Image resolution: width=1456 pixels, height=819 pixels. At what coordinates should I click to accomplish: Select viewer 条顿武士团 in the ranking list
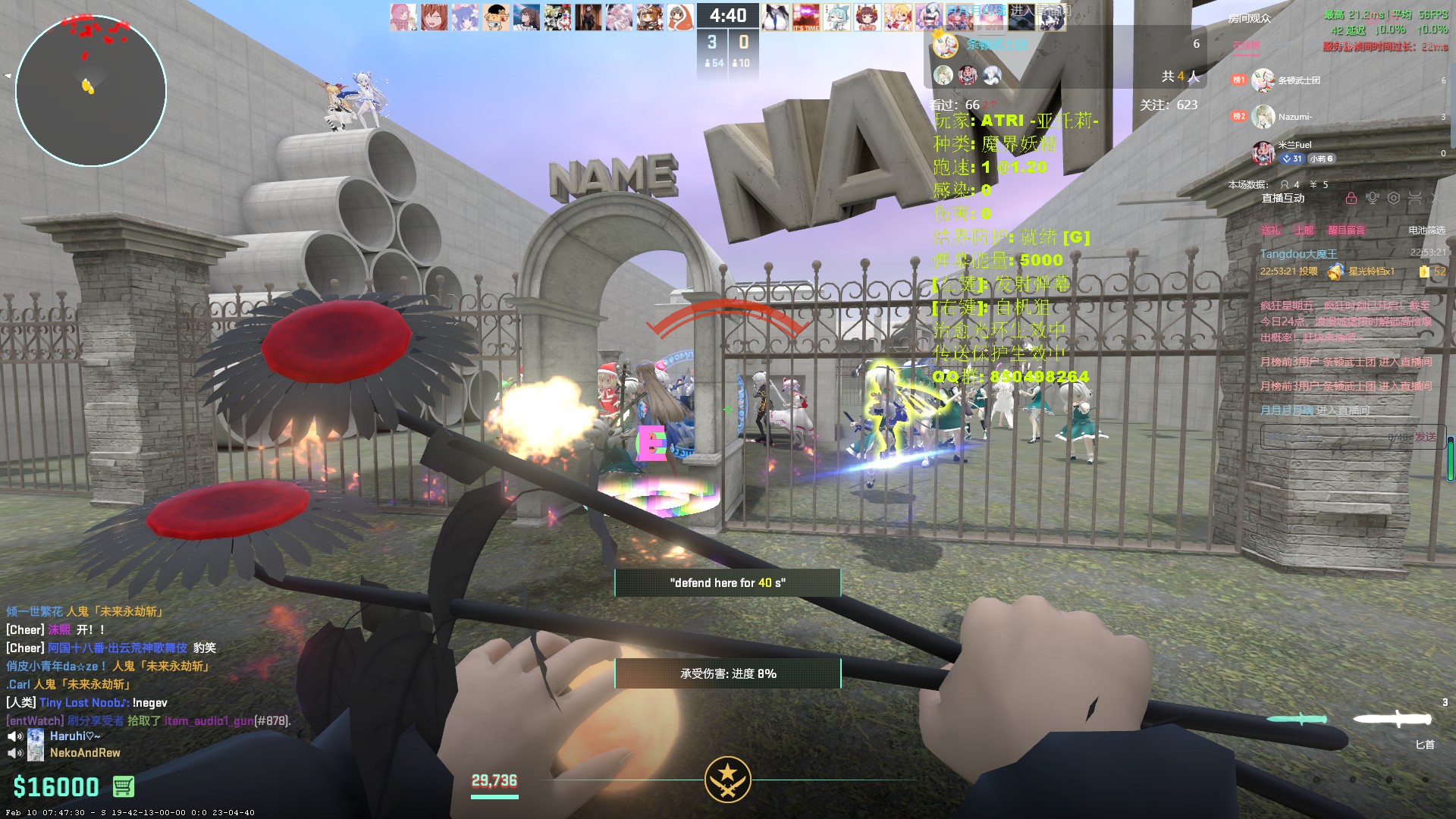(1298, 80)
